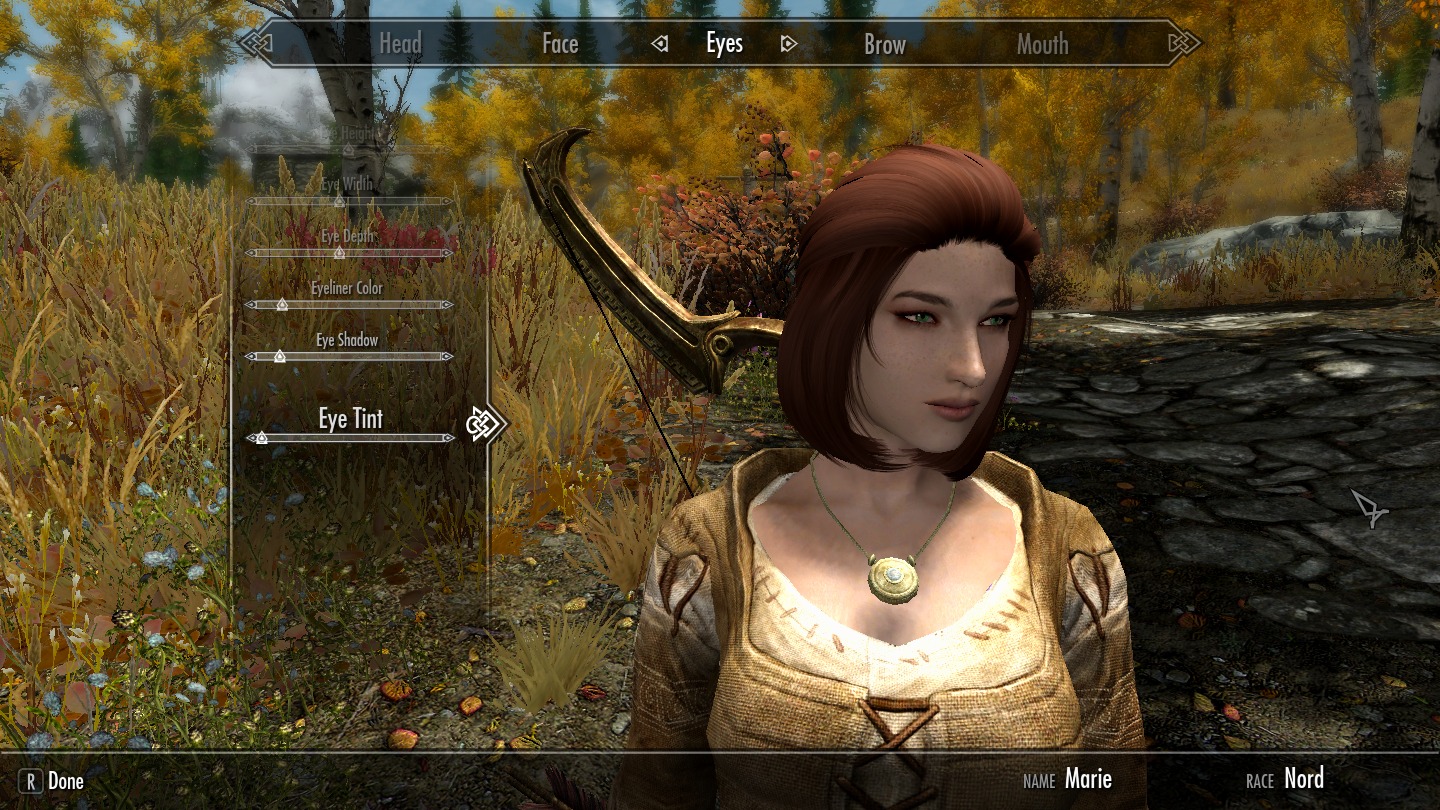This screenshot has width=1440, height=810.
Task: Click the right arrow beside Eyes
Action: pos(789,44)
